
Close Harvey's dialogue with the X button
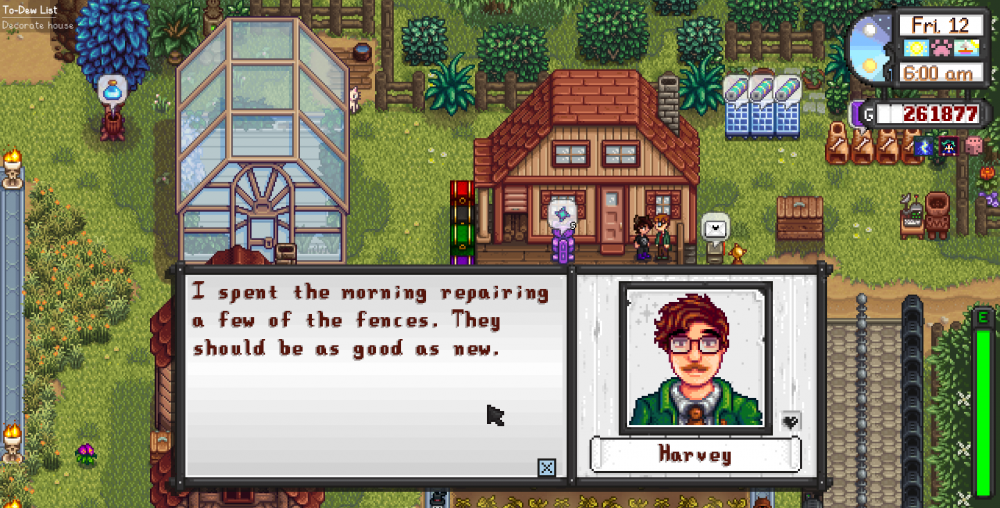point(547,467)
